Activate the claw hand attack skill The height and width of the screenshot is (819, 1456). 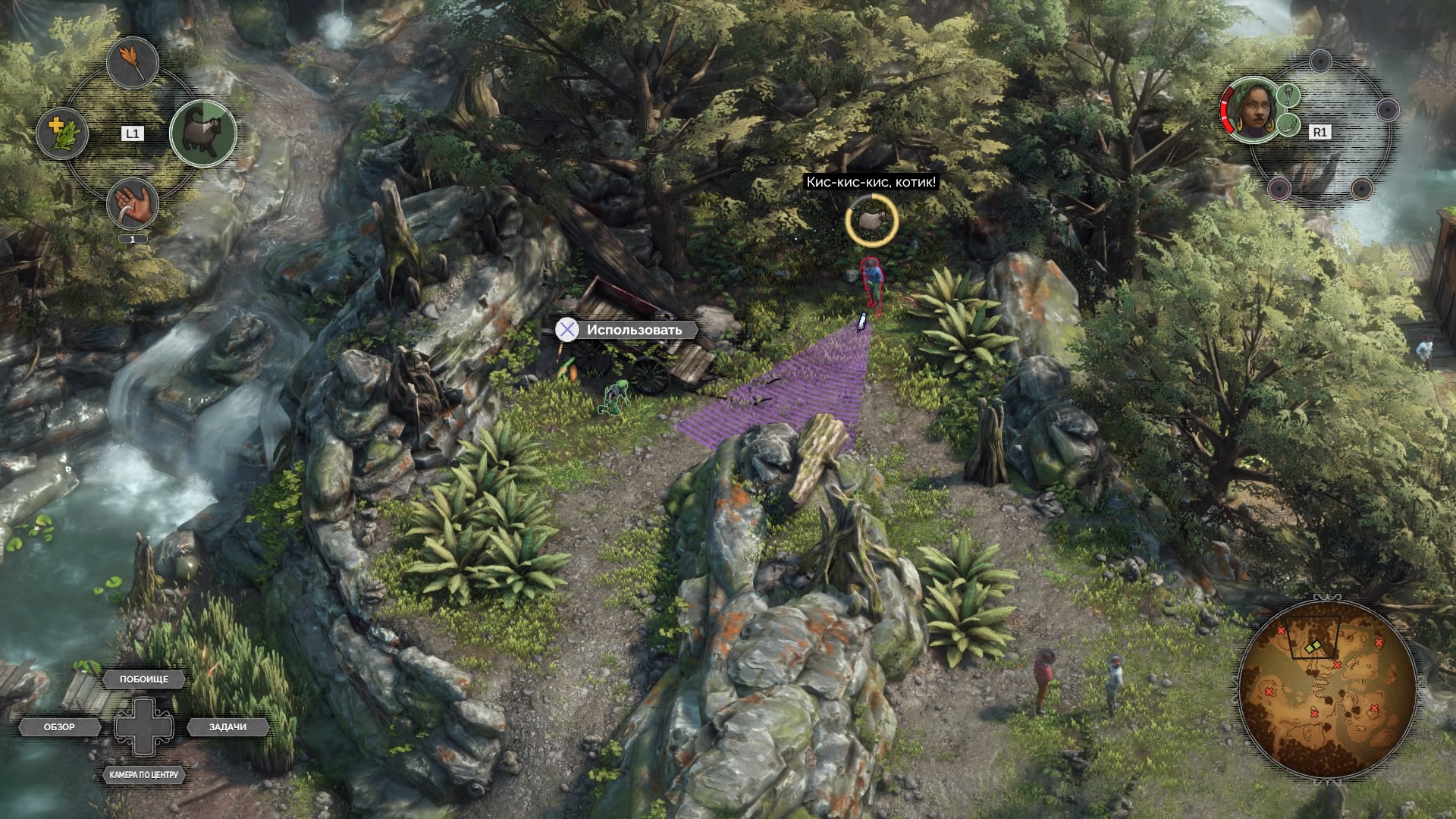tap(133, 204)
